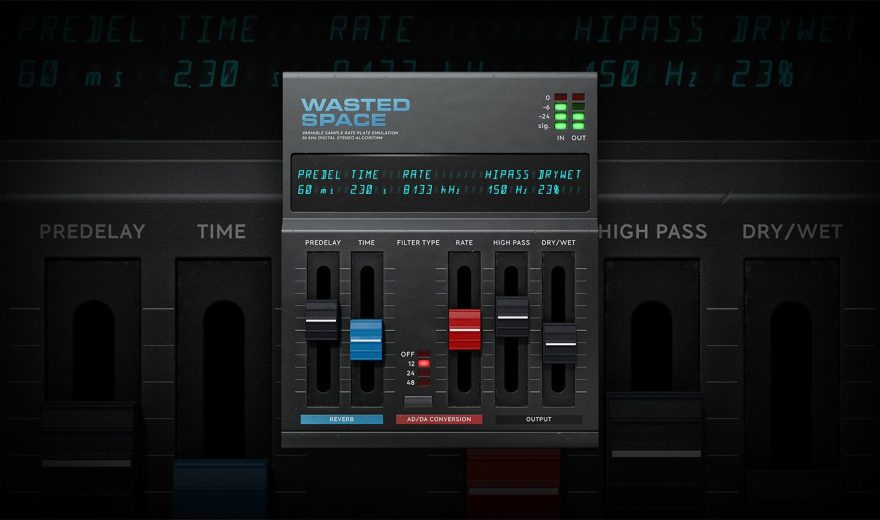
Task: Click the TIME value on the display
Action: [x=365, y=190]
